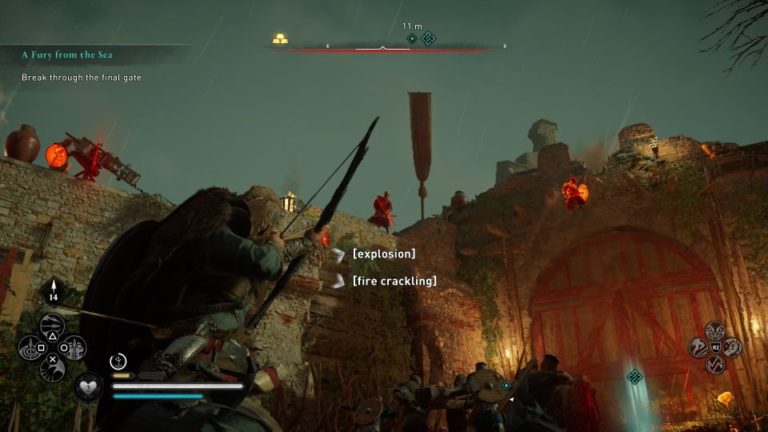Activate the top ranged ability with arrows icon
Image resolution: width=768 pixels, height=432 pixels.
pyautogui.click(x=52, y=326)
